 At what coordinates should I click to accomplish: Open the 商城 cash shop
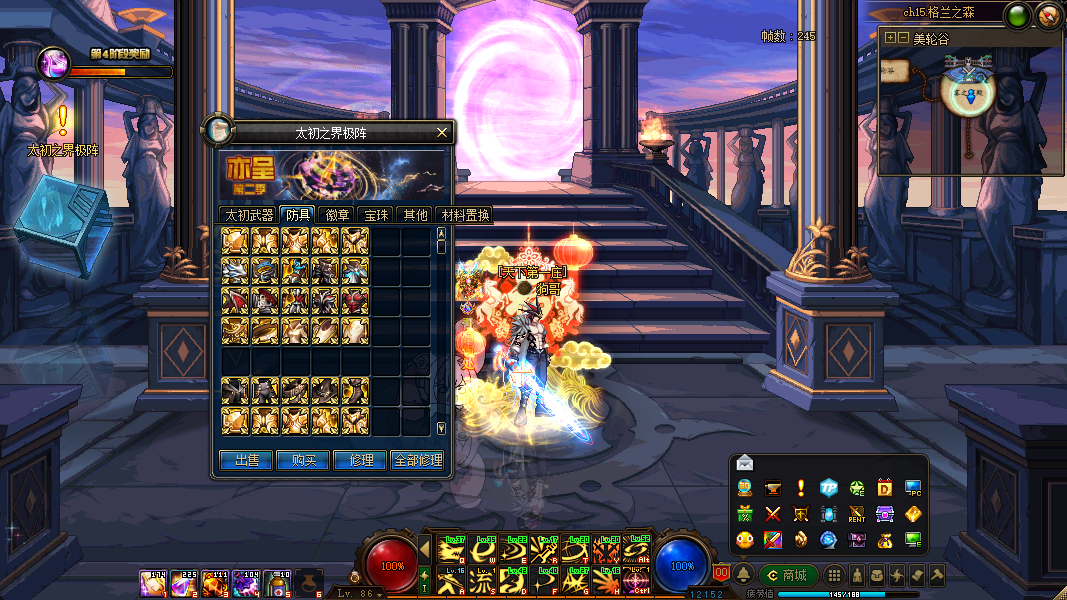point(787,575)
